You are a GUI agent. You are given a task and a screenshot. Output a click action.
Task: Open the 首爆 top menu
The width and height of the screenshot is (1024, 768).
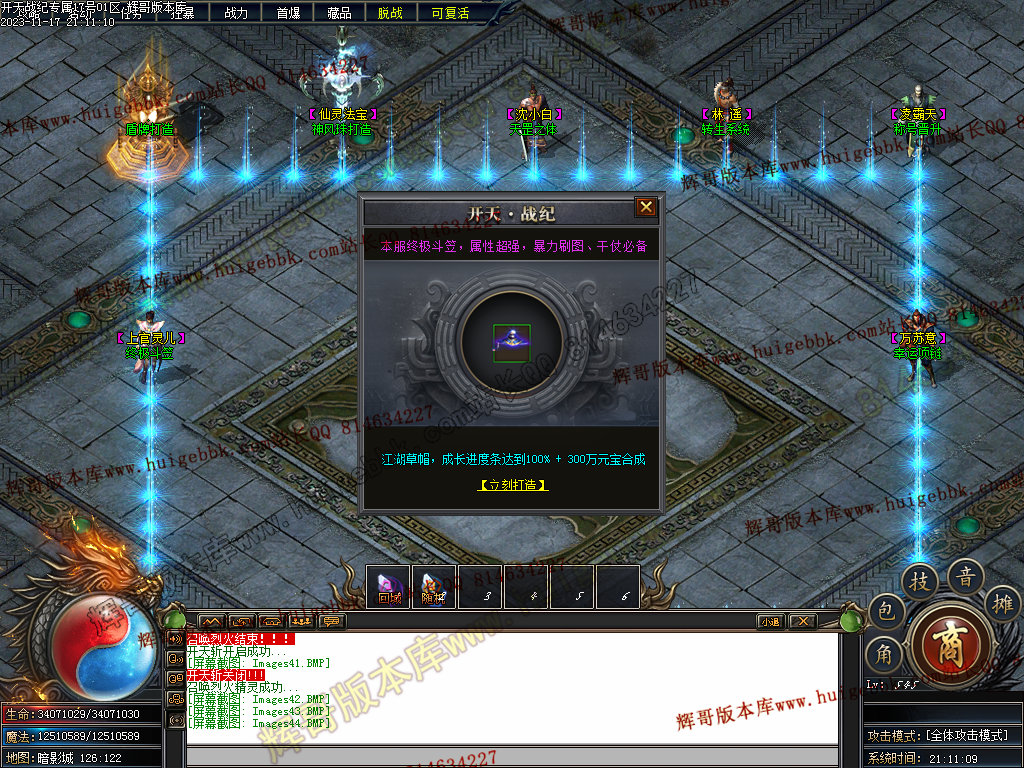(x=288, y=13)
